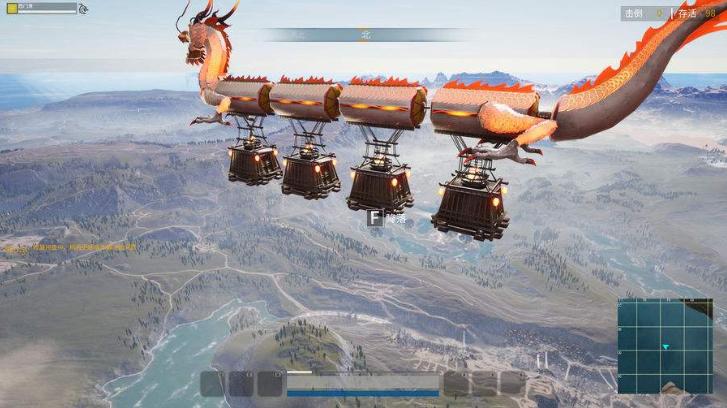Click the compass strip showing north
Image resolution: width=727 pixels, height=408 pixels.
click(364, 35)
